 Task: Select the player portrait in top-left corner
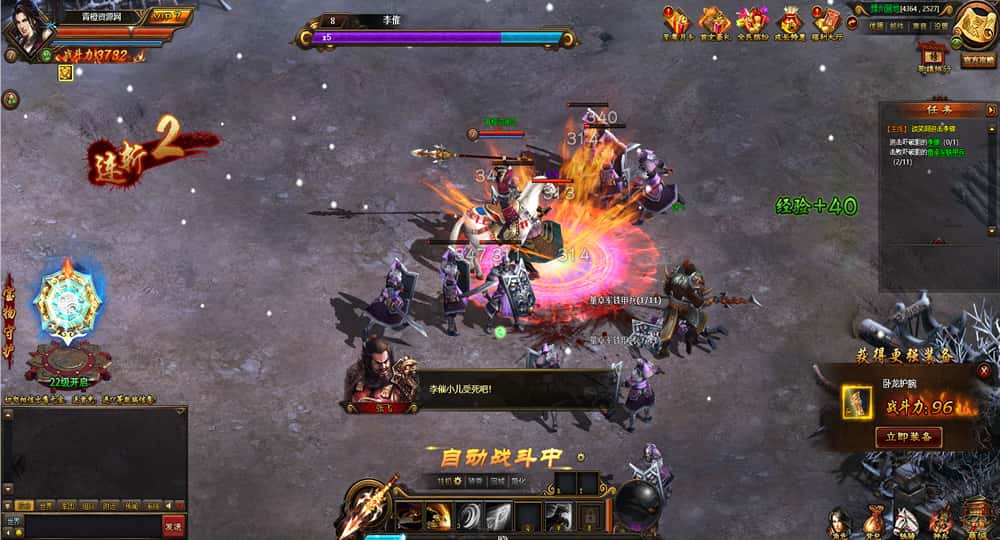coord(28,28)
